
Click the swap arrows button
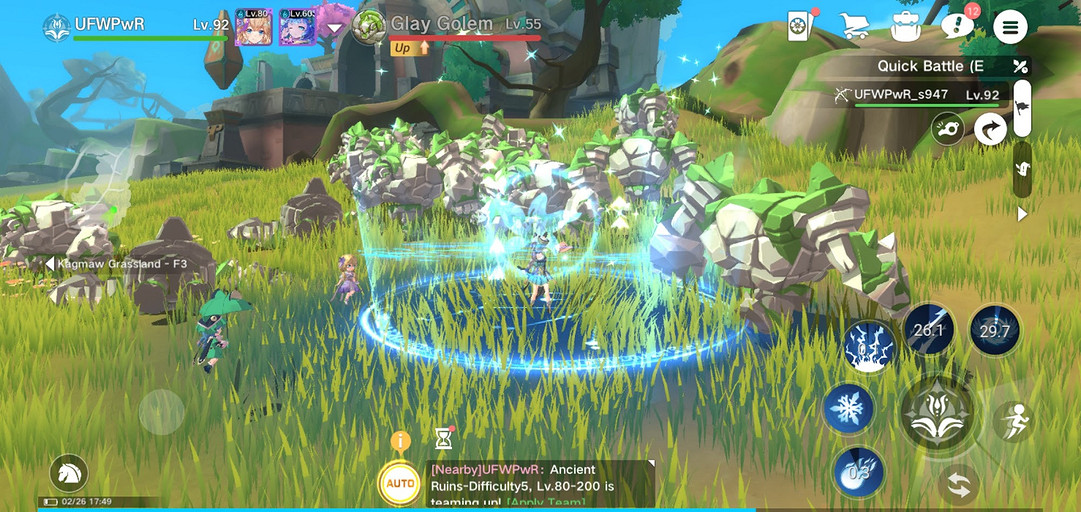pyautogui.click(x=959, y=487)
